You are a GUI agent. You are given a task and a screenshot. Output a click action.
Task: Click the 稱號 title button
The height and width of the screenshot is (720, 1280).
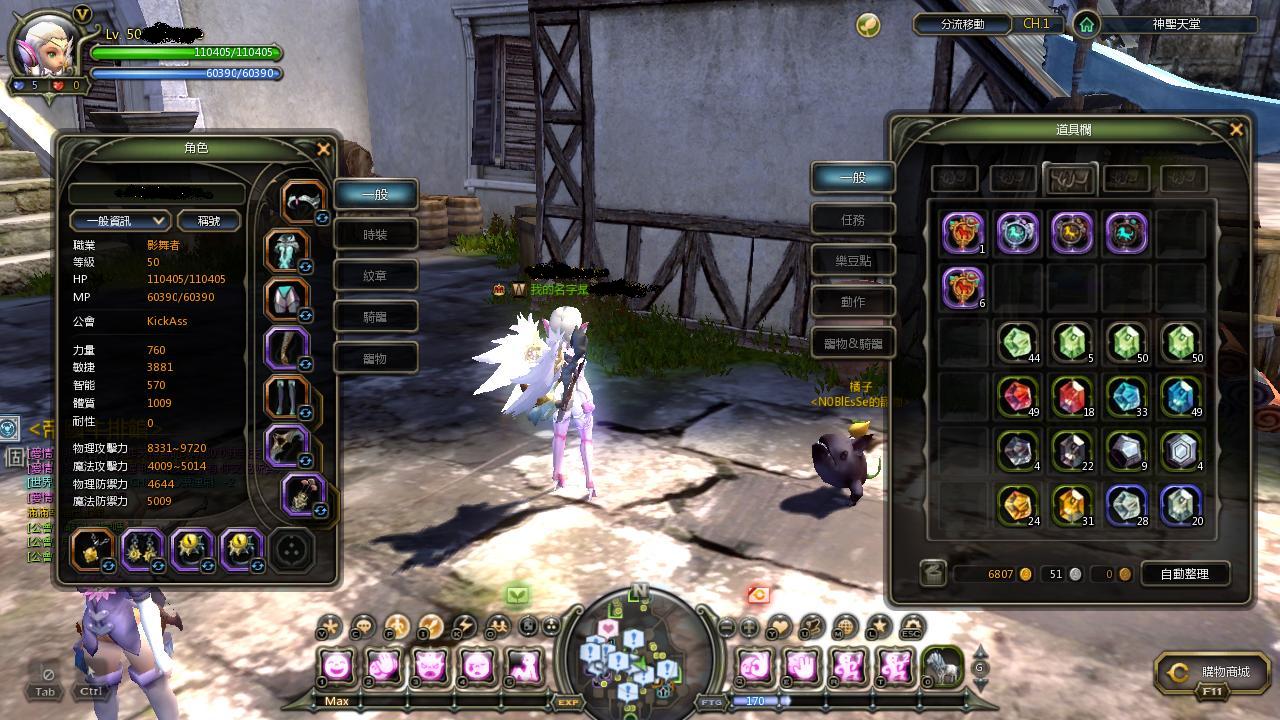click(x=209, y=221)
